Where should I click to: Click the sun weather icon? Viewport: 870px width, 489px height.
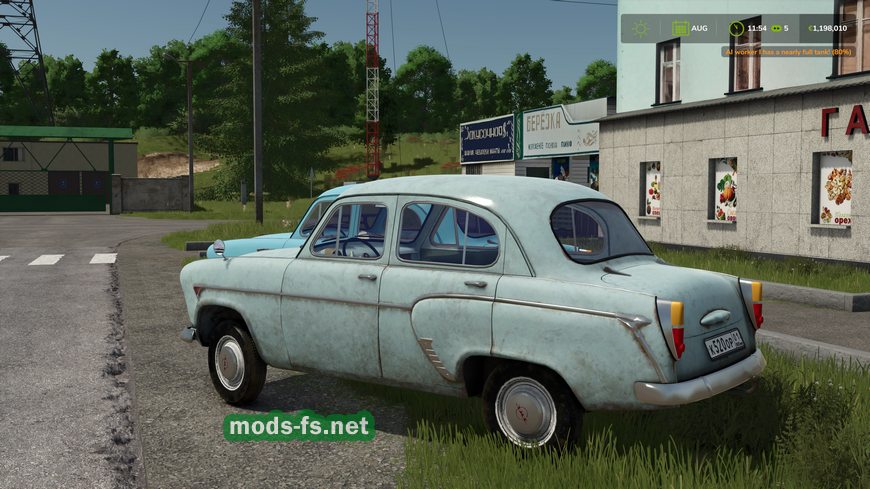coord(640,28)
